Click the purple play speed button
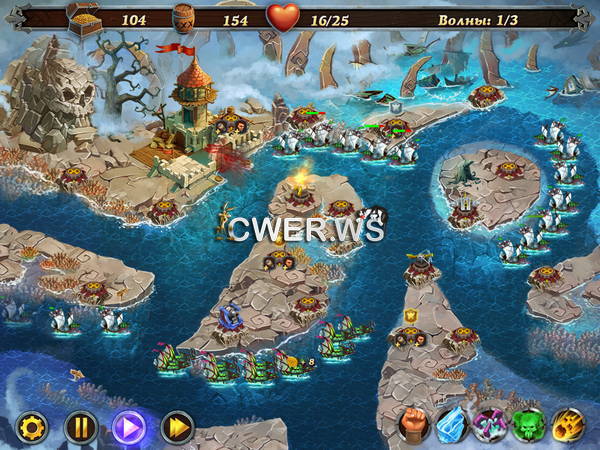The image size is (600, 450). coord(129,428)
